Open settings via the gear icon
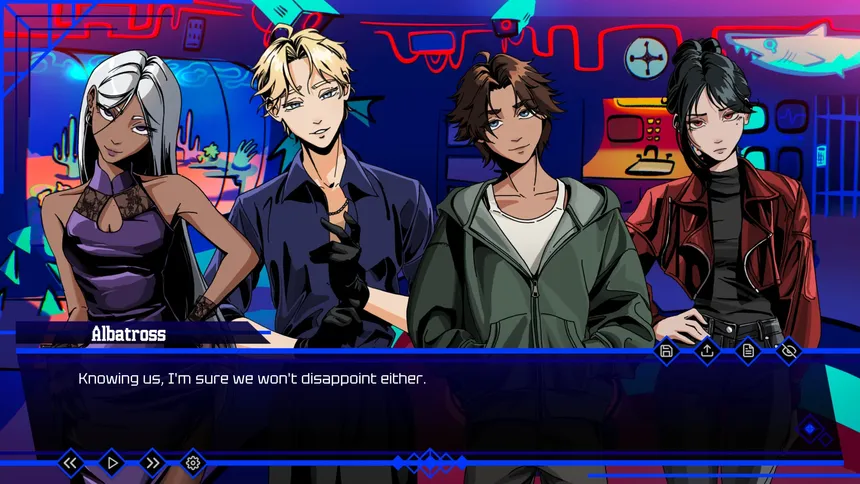 click(193, 463)
